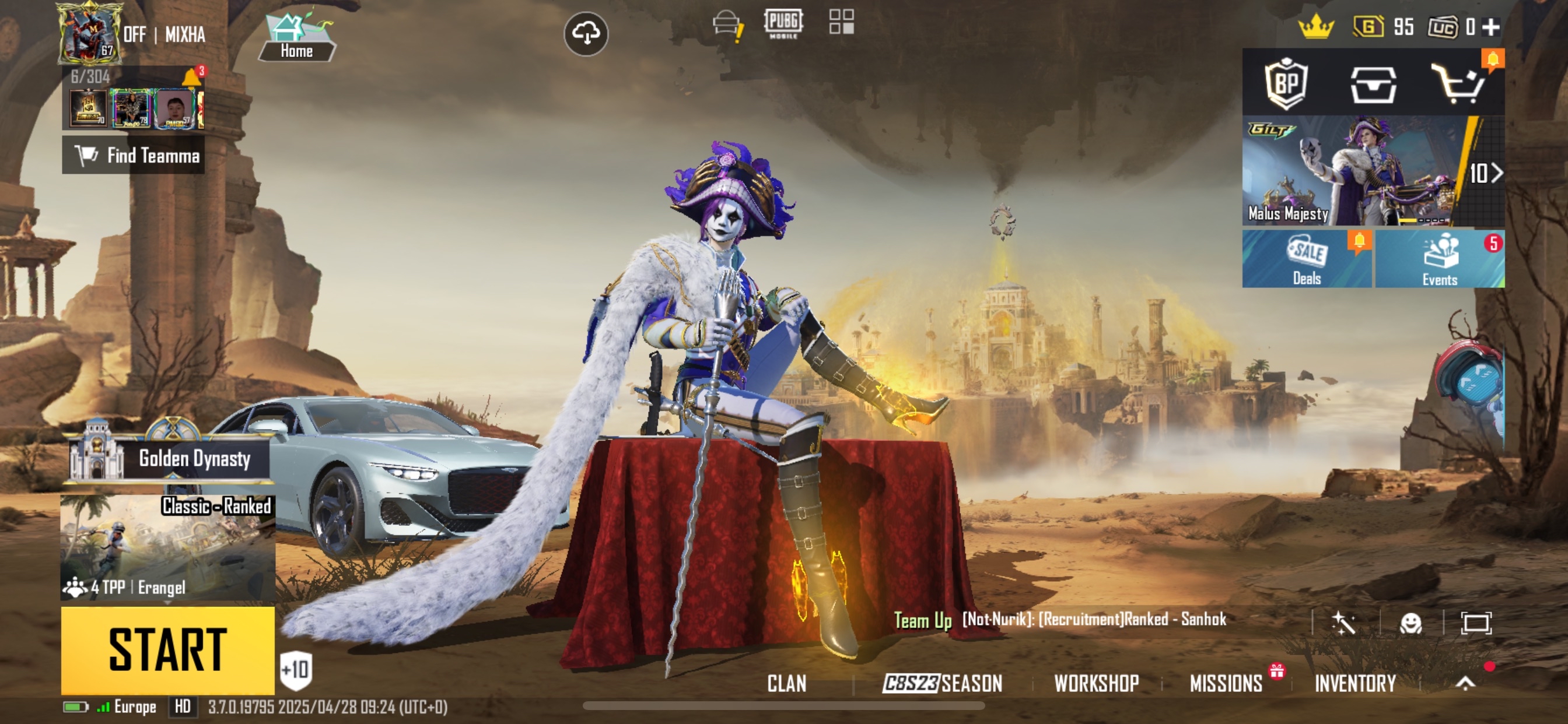1568x724 pixels.
Task: Tap the yellow START button
Action: pos(167,649)
